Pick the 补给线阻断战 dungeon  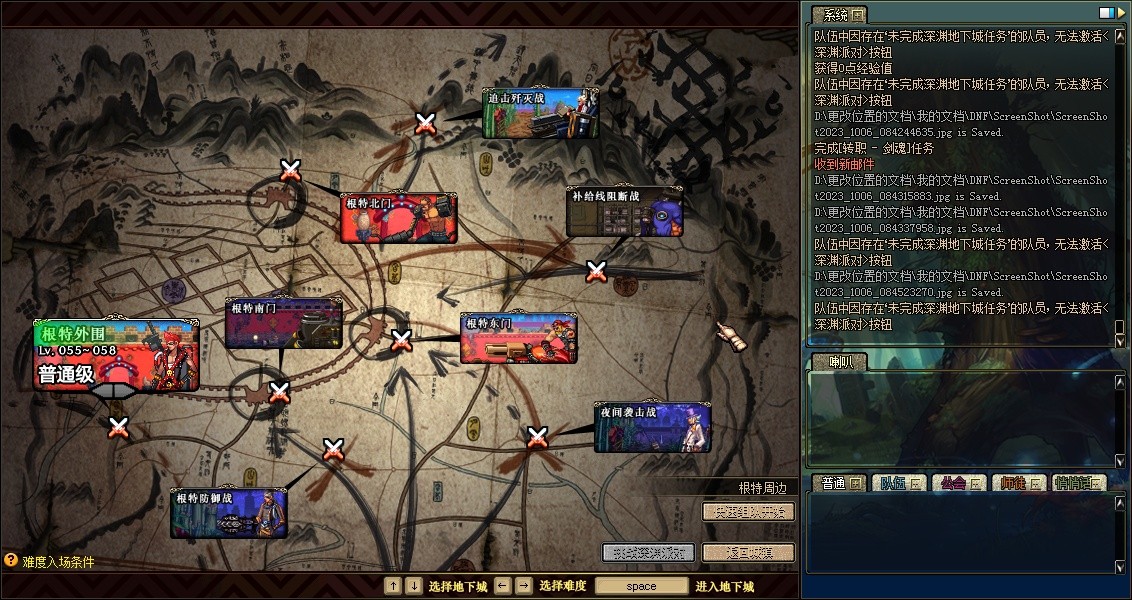[624, 212]
